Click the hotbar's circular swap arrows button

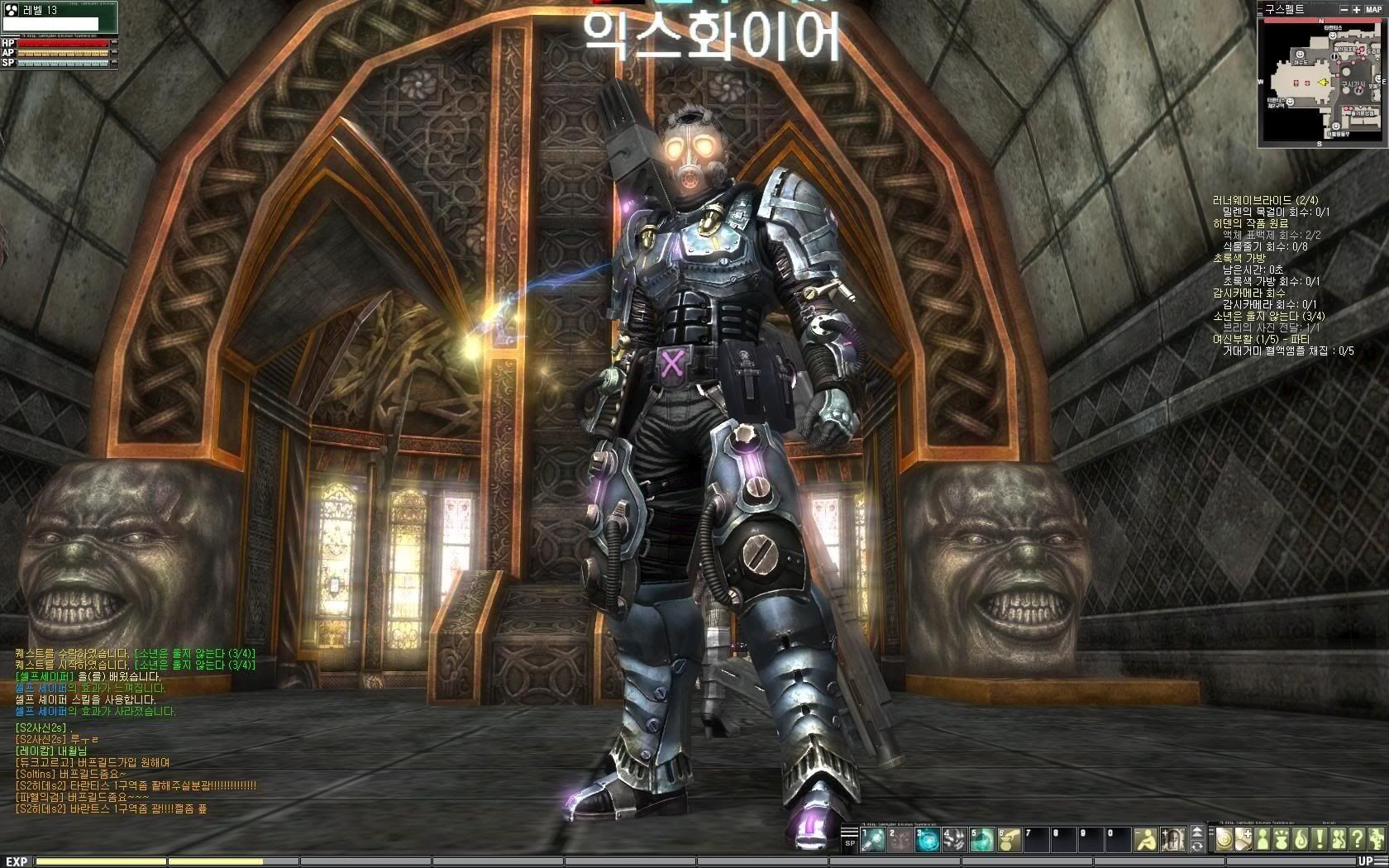(x=1197, y=847)
